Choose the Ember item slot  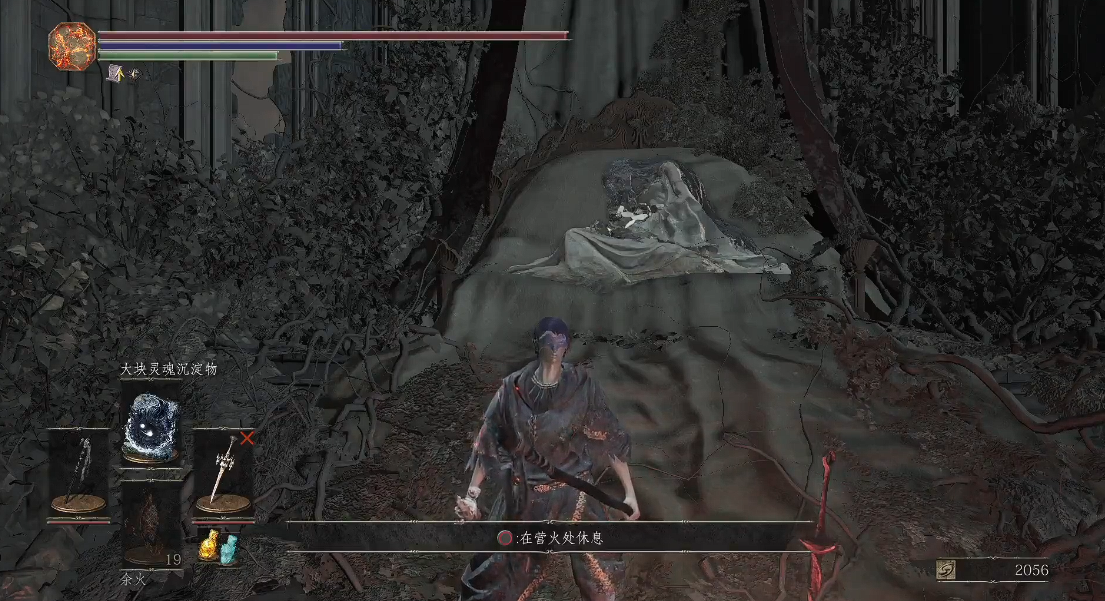149,523
